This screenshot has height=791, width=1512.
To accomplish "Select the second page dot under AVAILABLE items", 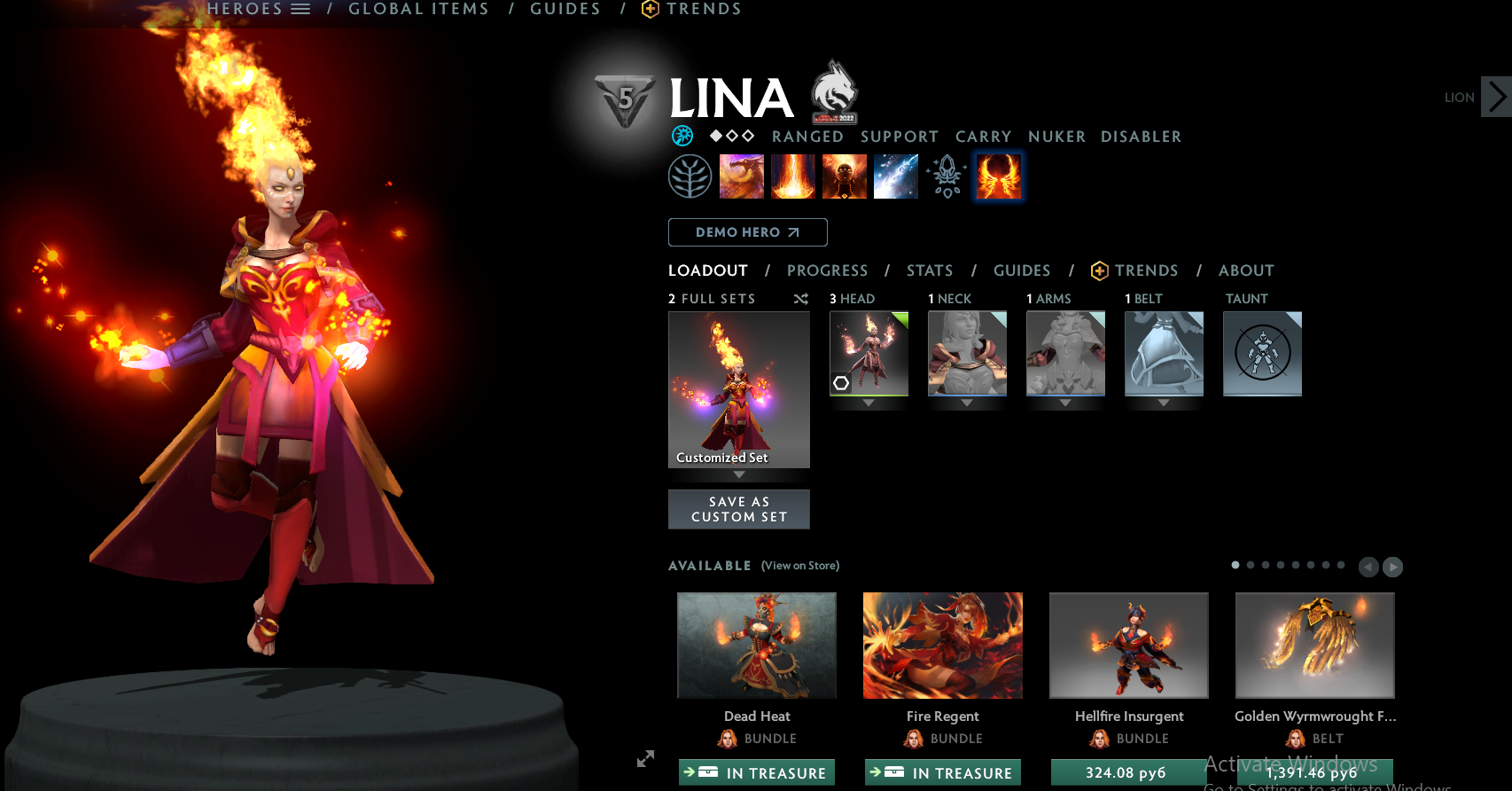I will (x=1251, y=565).
